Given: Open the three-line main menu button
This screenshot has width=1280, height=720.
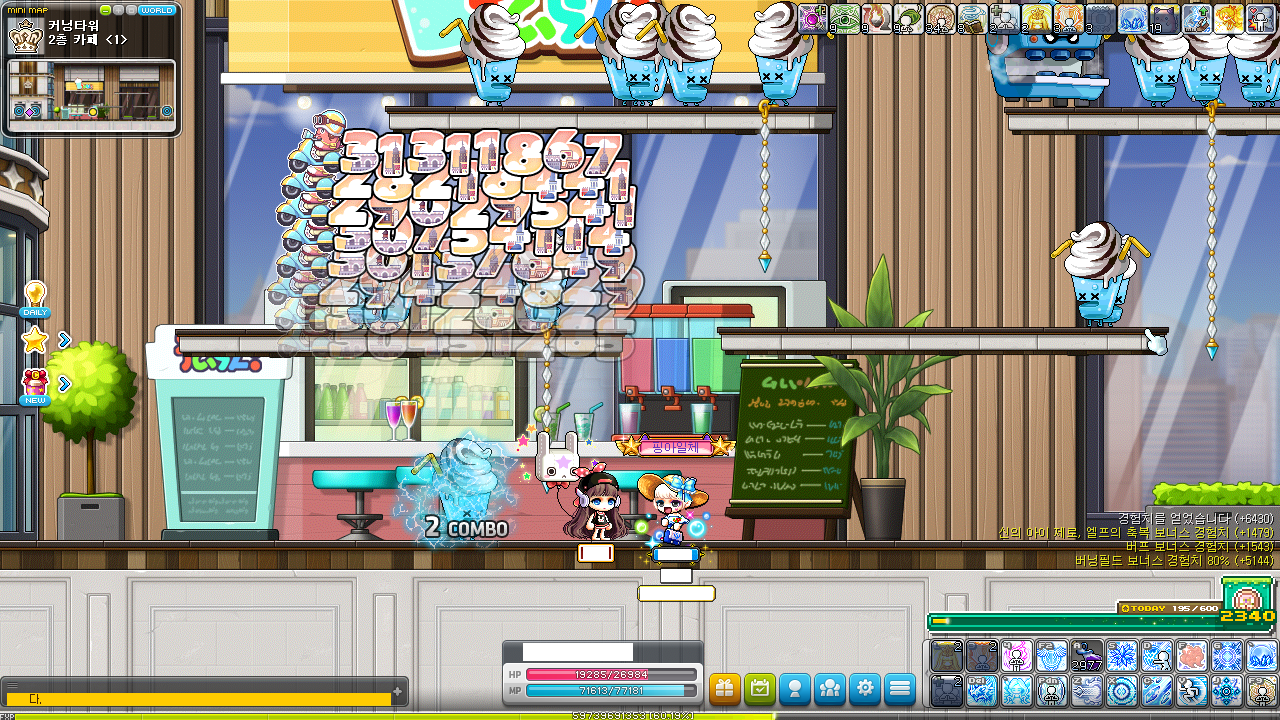Looking at the screenshot, I should pyautogui.click(x=900, y=689).
